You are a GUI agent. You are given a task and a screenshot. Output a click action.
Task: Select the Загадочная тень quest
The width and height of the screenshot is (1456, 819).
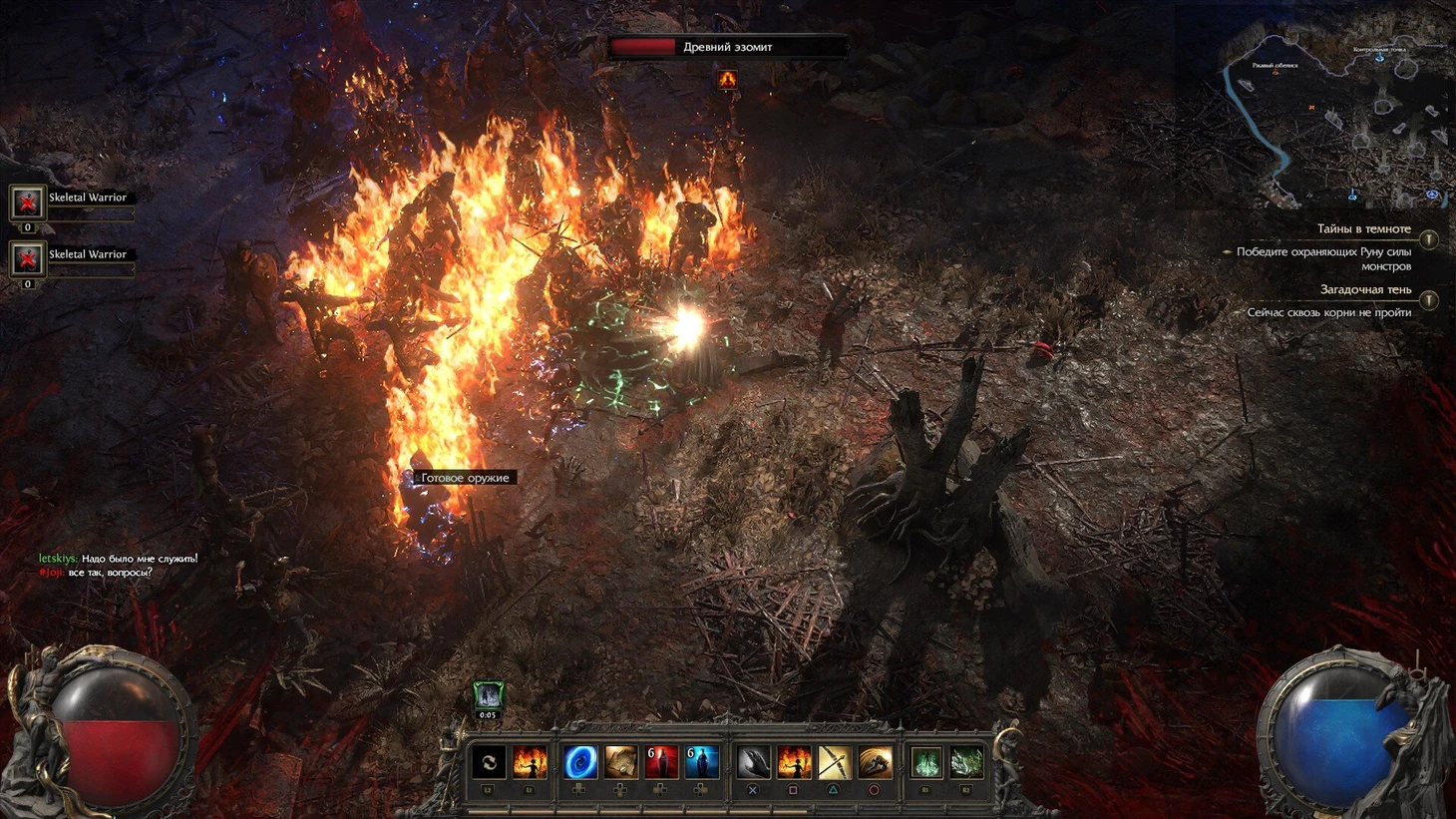coord(1365,290)
